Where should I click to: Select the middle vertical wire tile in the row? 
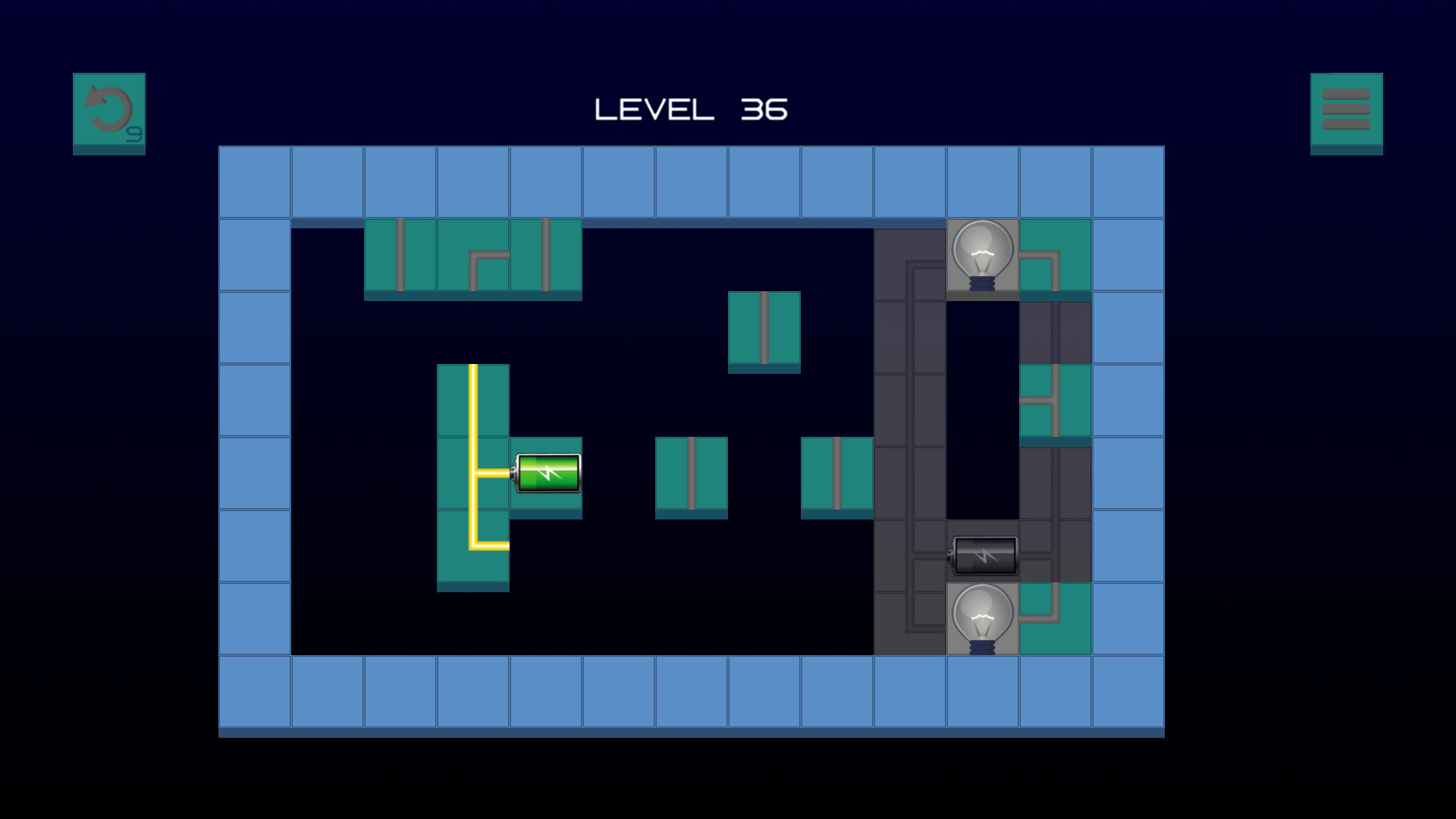(692, 473)
